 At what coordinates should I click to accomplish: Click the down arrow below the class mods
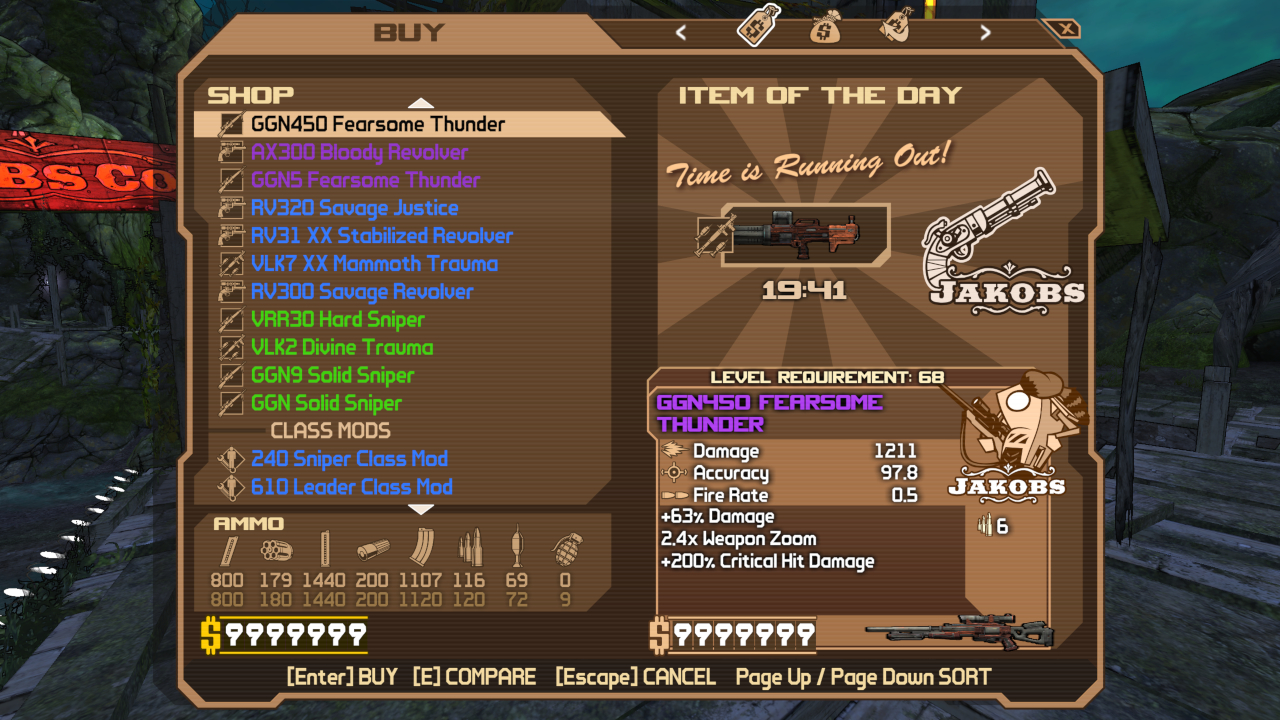421,510
